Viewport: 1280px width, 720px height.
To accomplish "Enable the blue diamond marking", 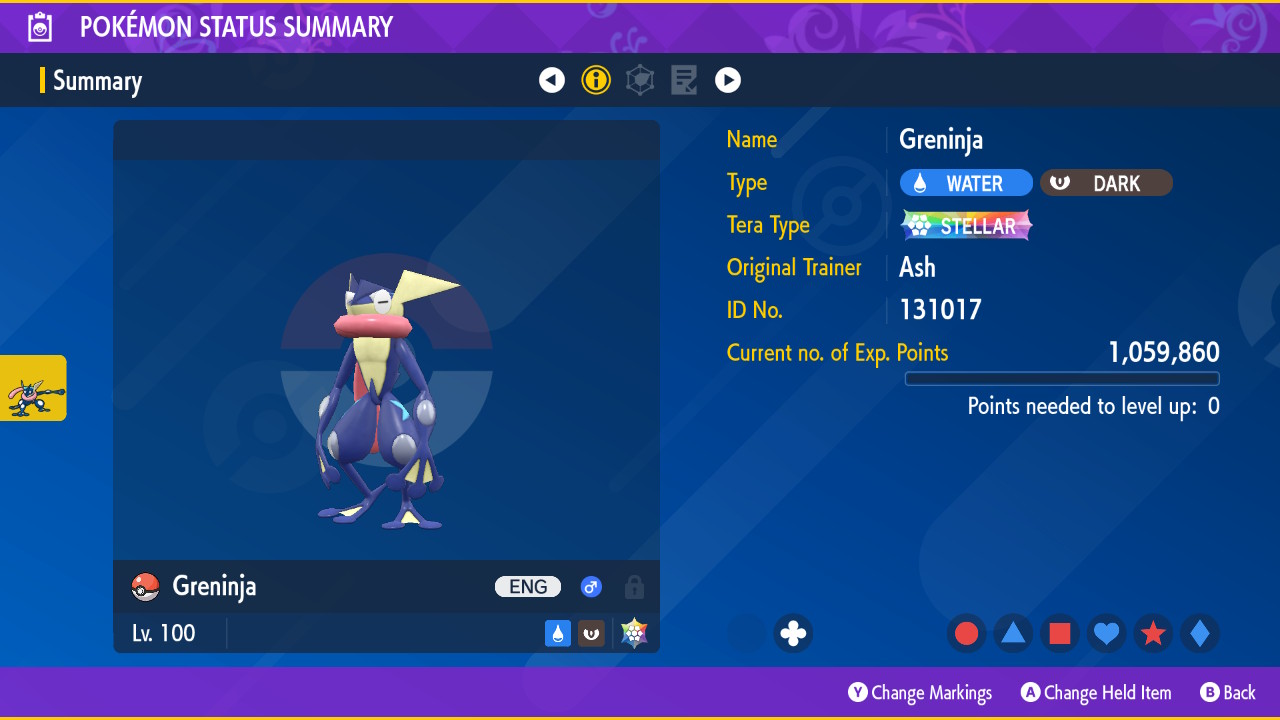I will 1200,633.
